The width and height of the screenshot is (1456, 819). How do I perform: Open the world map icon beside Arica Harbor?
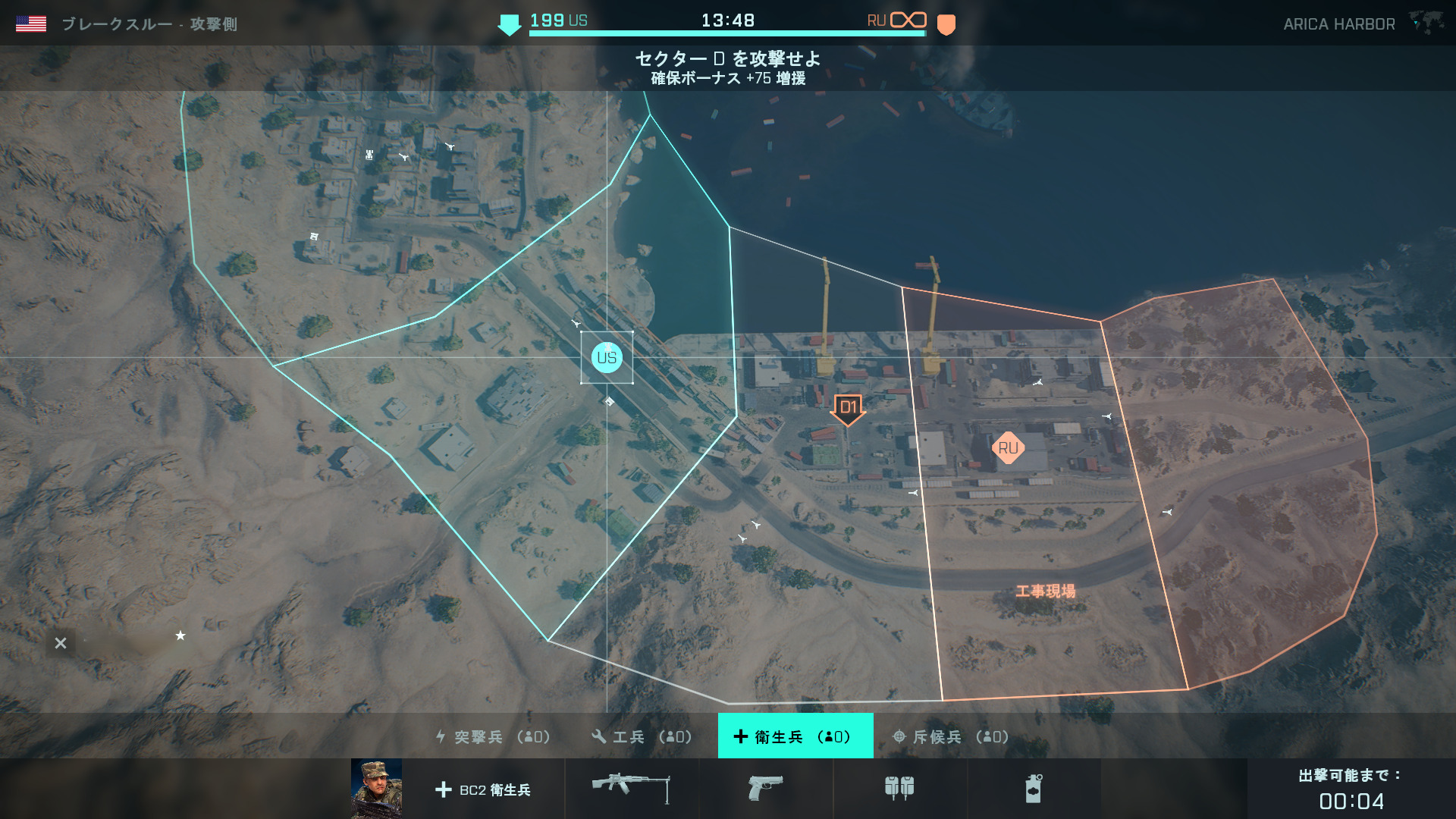pyautogui.click(x=1426, y=23)
